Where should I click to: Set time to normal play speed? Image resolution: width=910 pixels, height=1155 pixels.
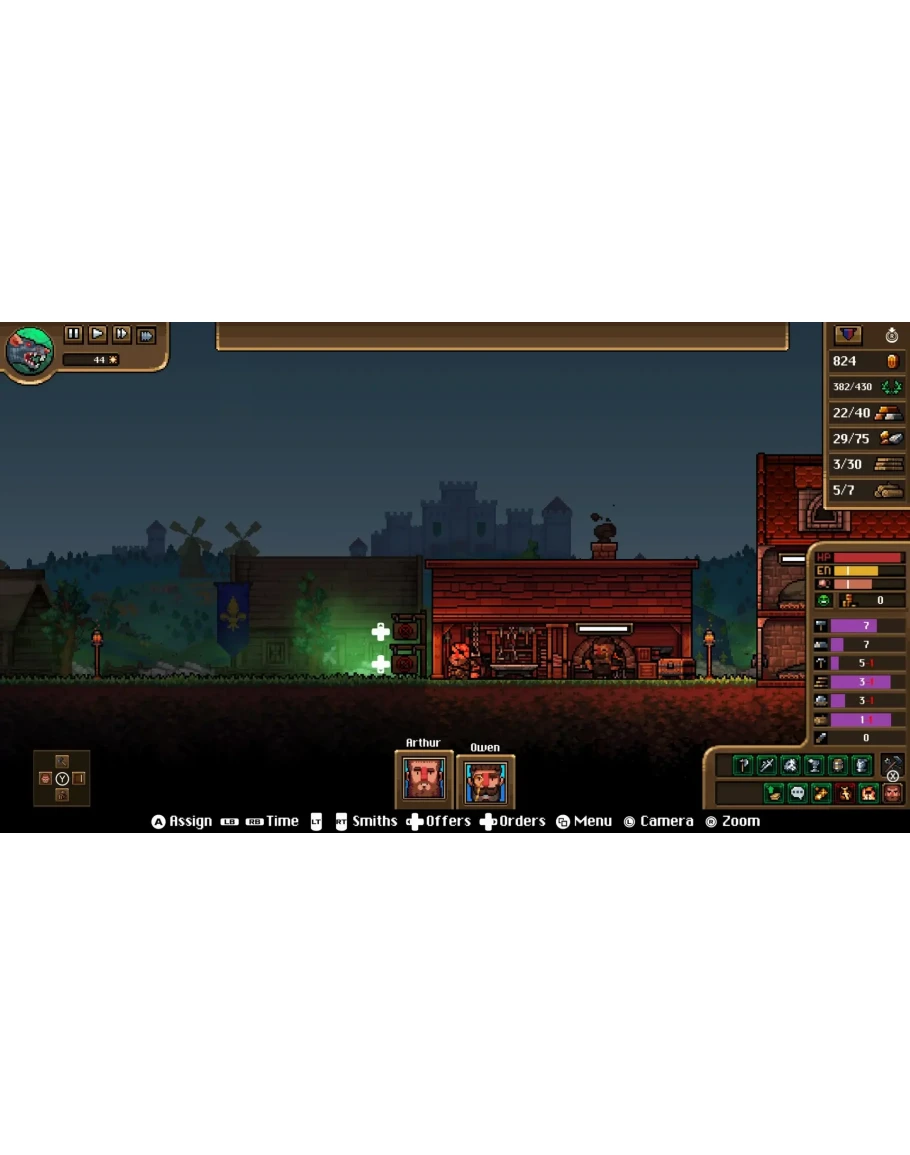click(97, 335)
